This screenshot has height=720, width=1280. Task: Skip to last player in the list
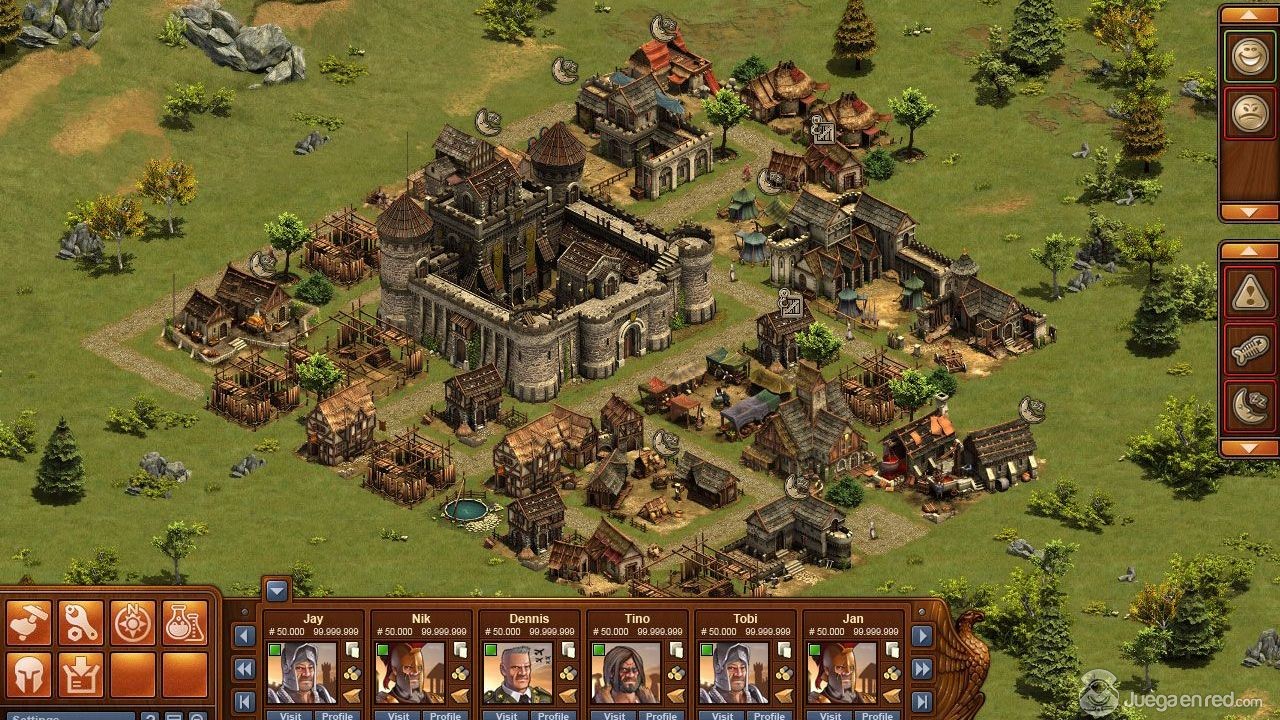tap(922, 701)
